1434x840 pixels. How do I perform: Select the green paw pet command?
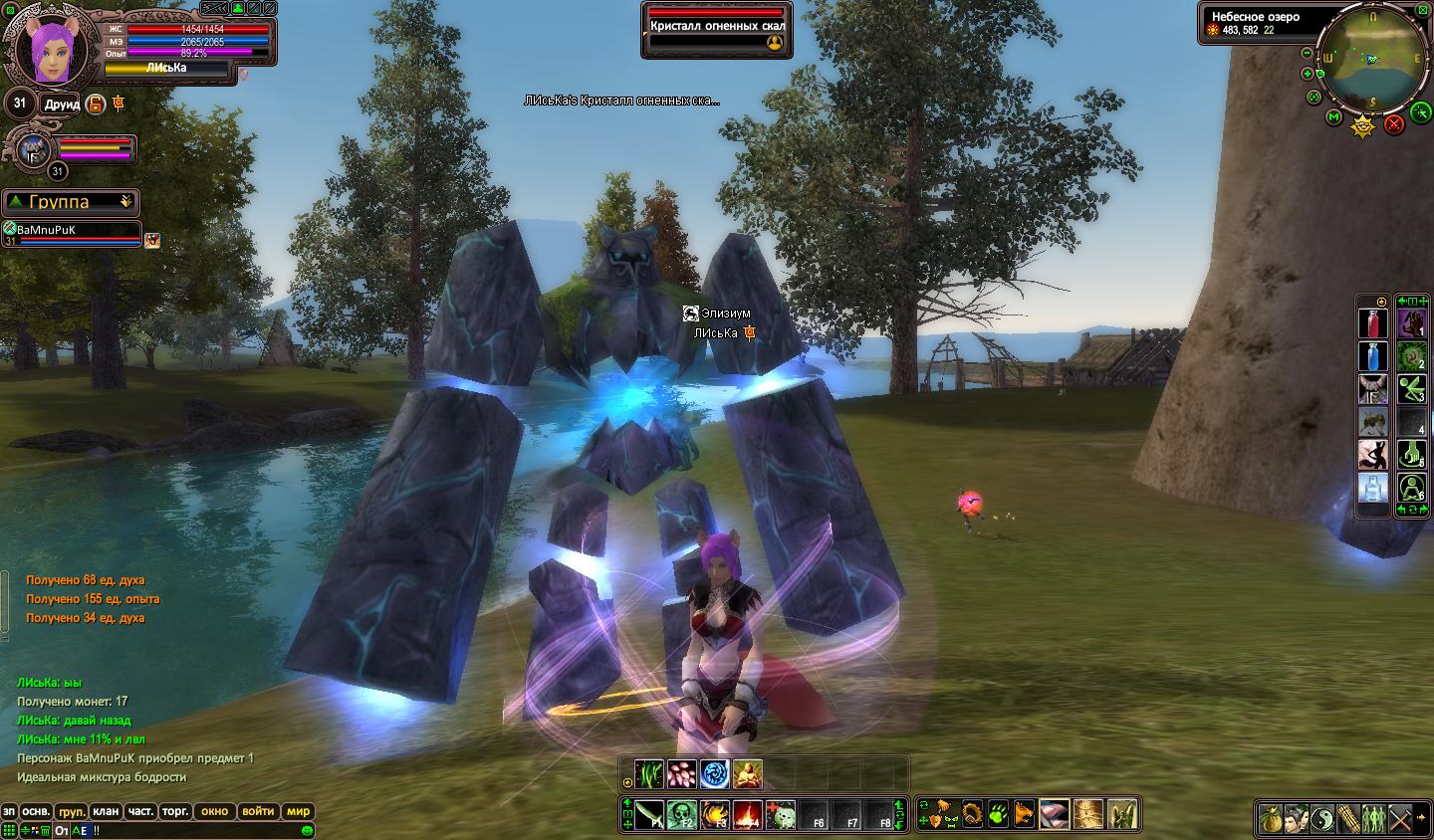click(998, 815)
